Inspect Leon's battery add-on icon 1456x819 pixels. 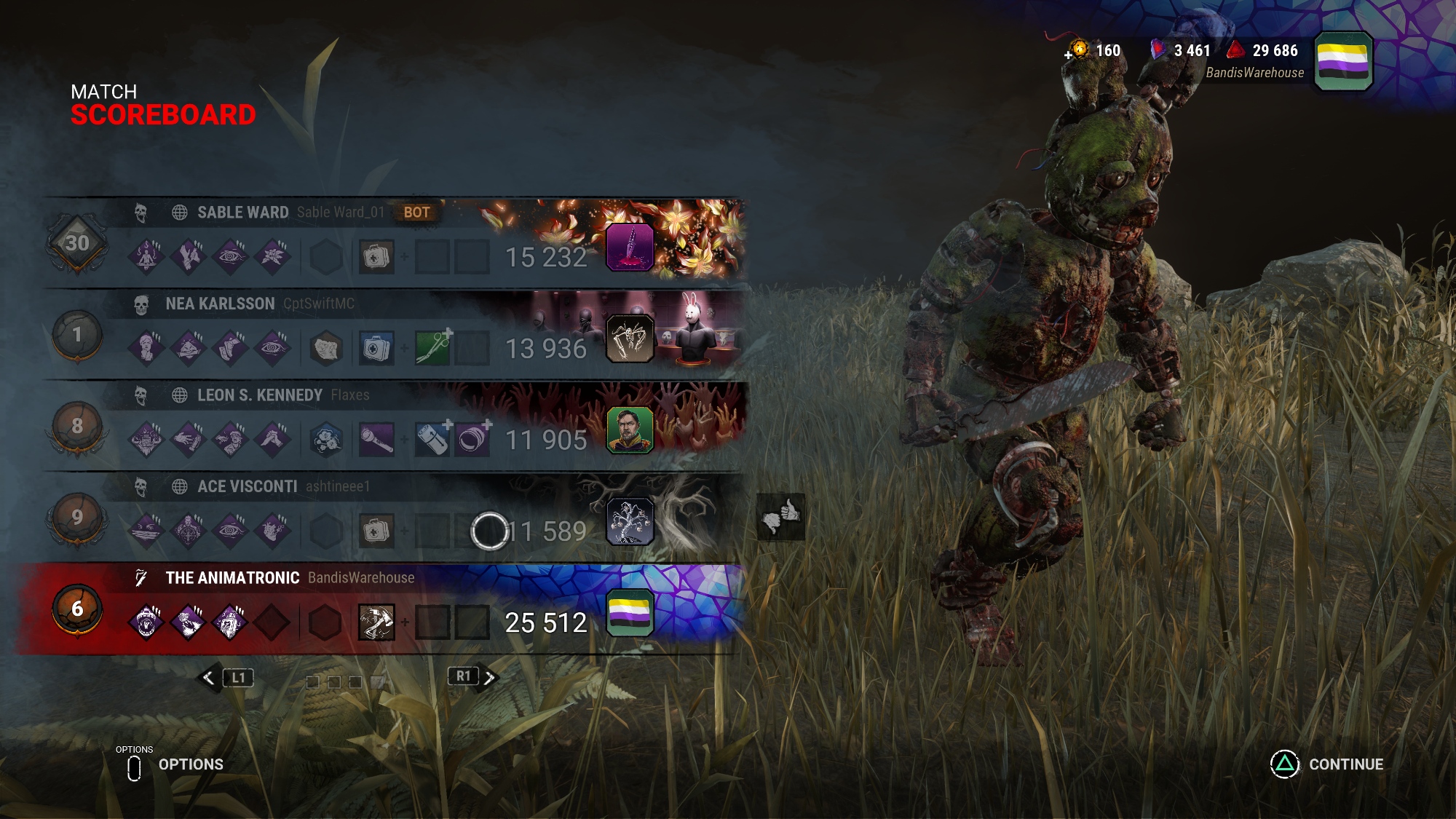(x=433, y=440)
